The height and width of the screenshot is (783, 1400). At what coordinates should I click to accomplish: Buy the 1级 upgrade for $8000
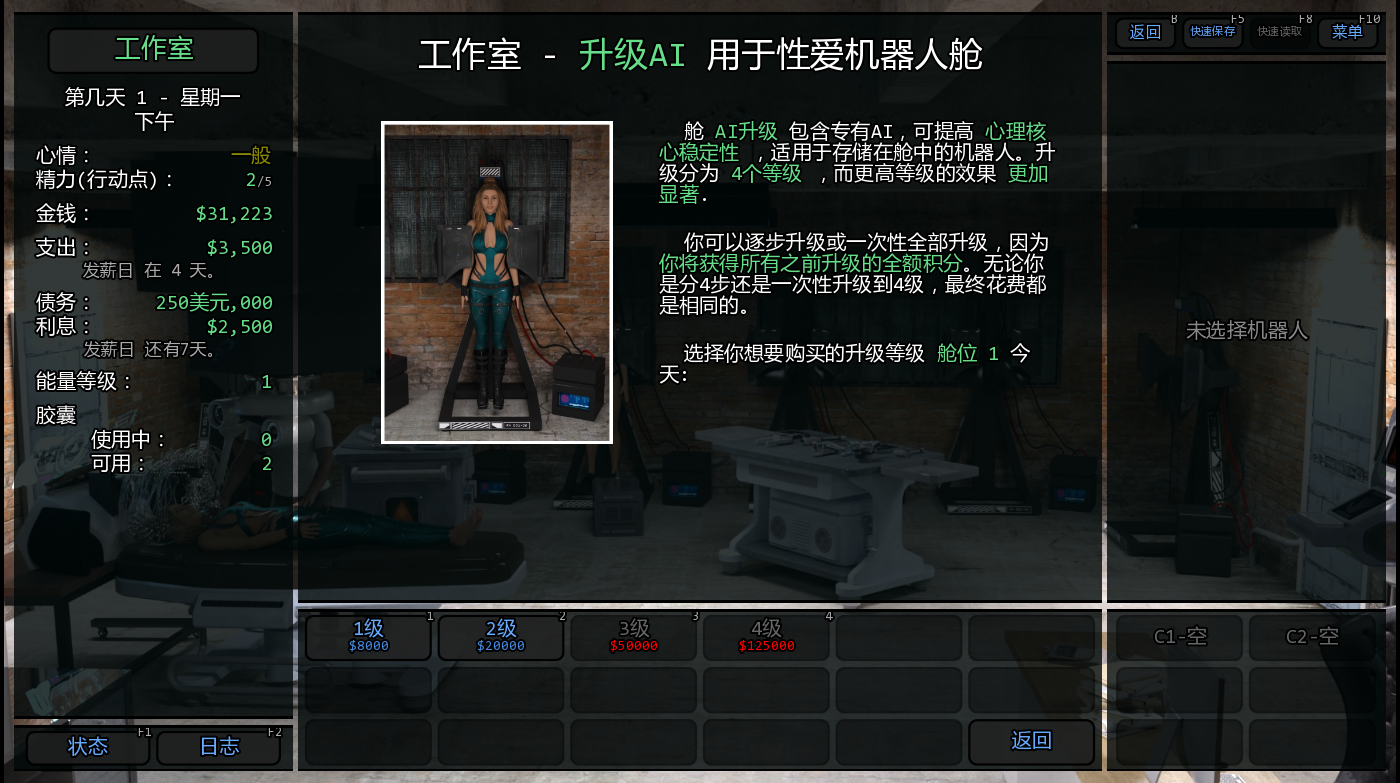click(x=368, y=637)
